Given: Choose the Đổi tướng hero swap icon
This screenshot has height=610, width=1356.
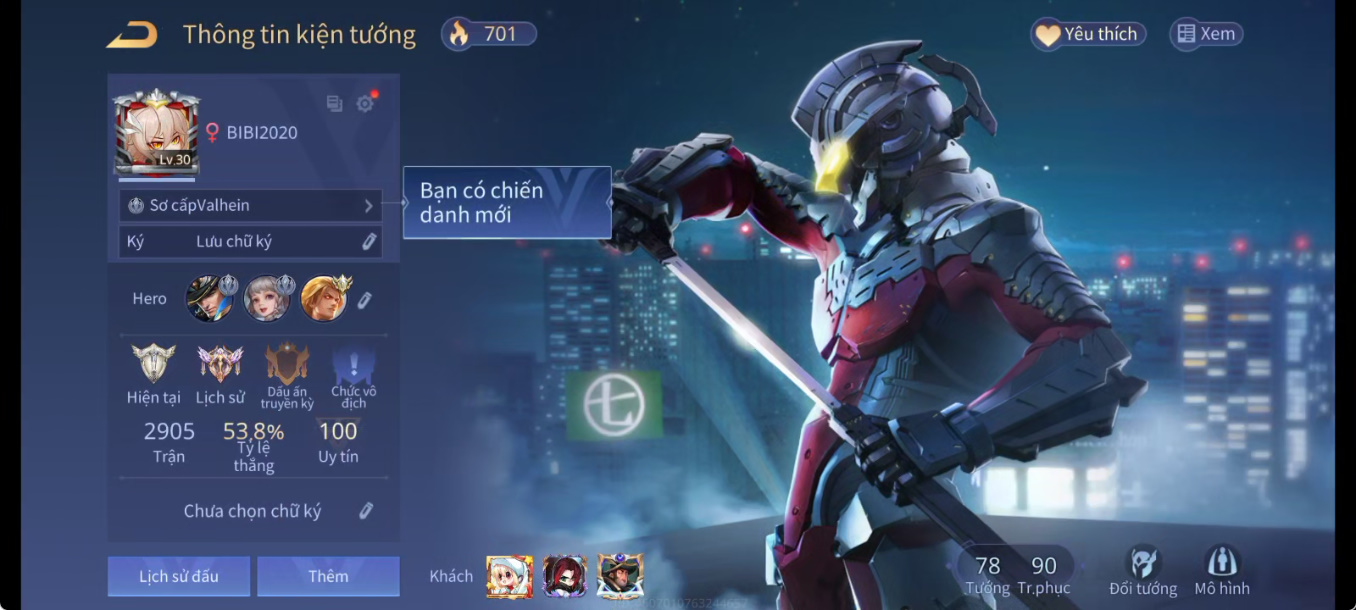Looking at the screenshot, I should click(x=1143, y=571).
